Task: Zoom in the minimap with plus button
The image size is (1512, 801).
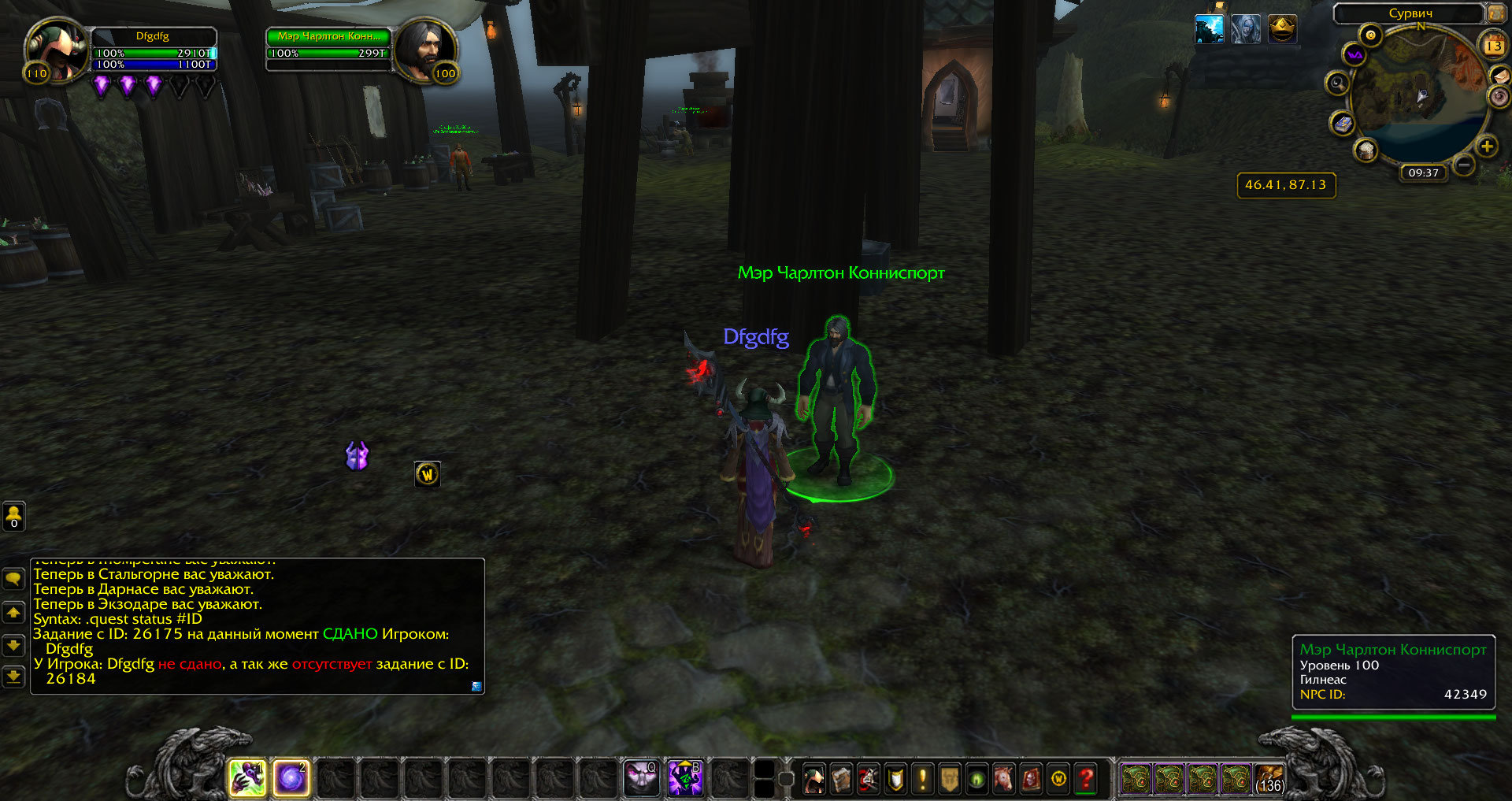Action: coord(1486,146)
